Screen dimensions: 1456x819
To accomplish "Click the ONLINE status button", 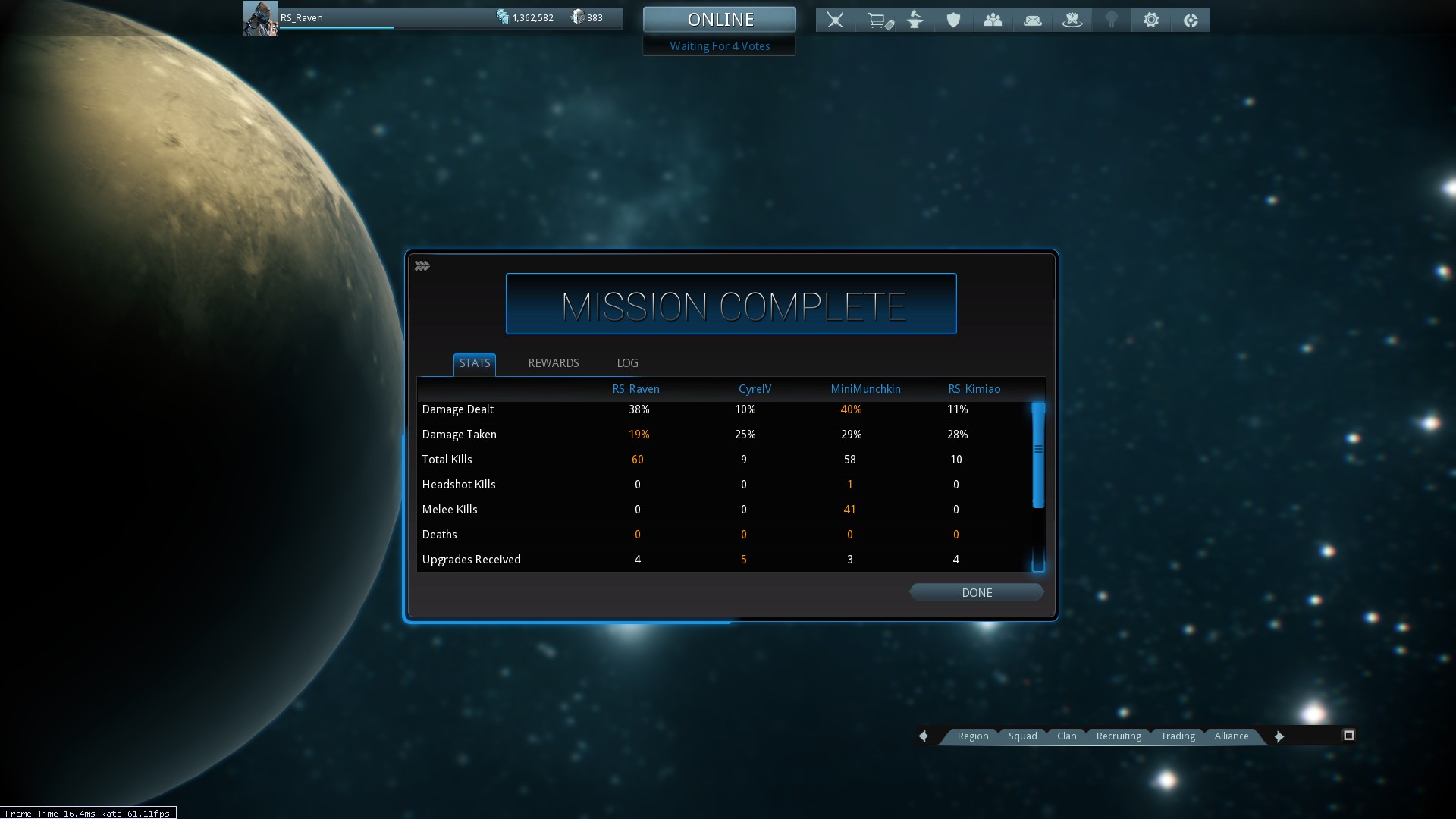I will (x=720, y=20).
